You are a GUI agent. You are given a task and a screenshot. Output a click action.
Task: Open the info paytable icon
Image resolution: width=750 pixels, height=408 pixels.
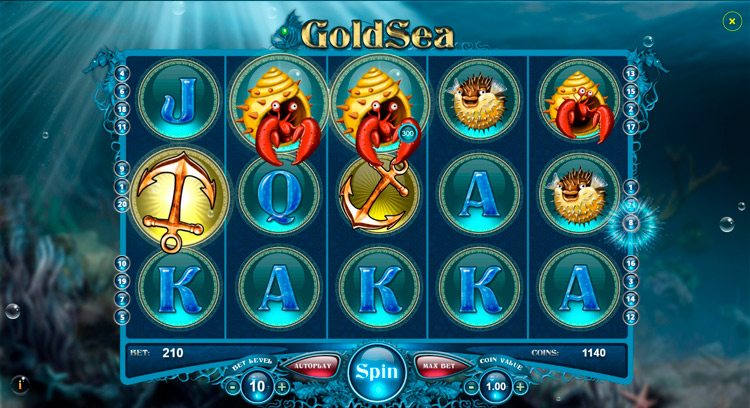click(20, 384)
